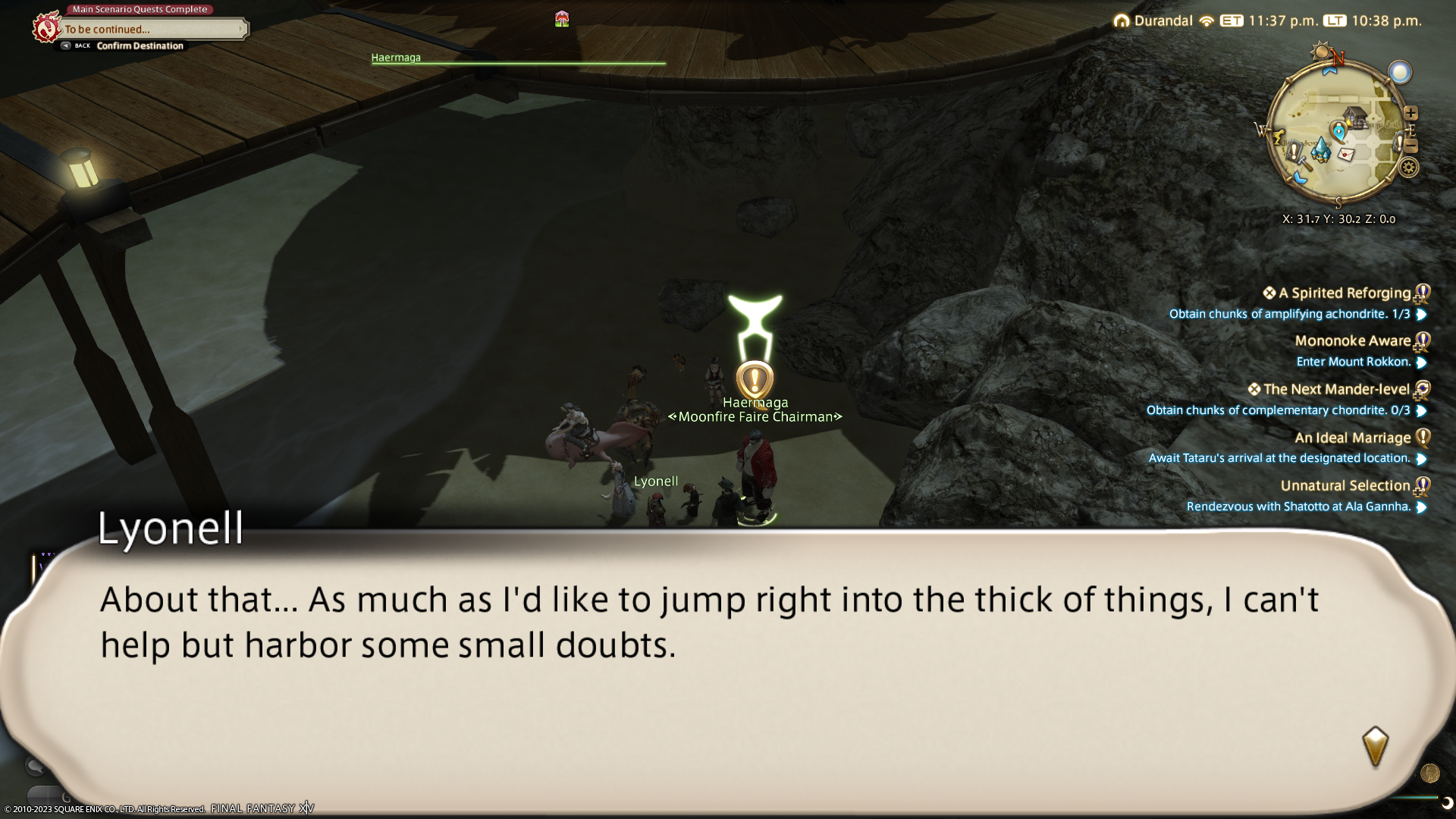Open minimap settings via the gear

tap(1409, 168)
